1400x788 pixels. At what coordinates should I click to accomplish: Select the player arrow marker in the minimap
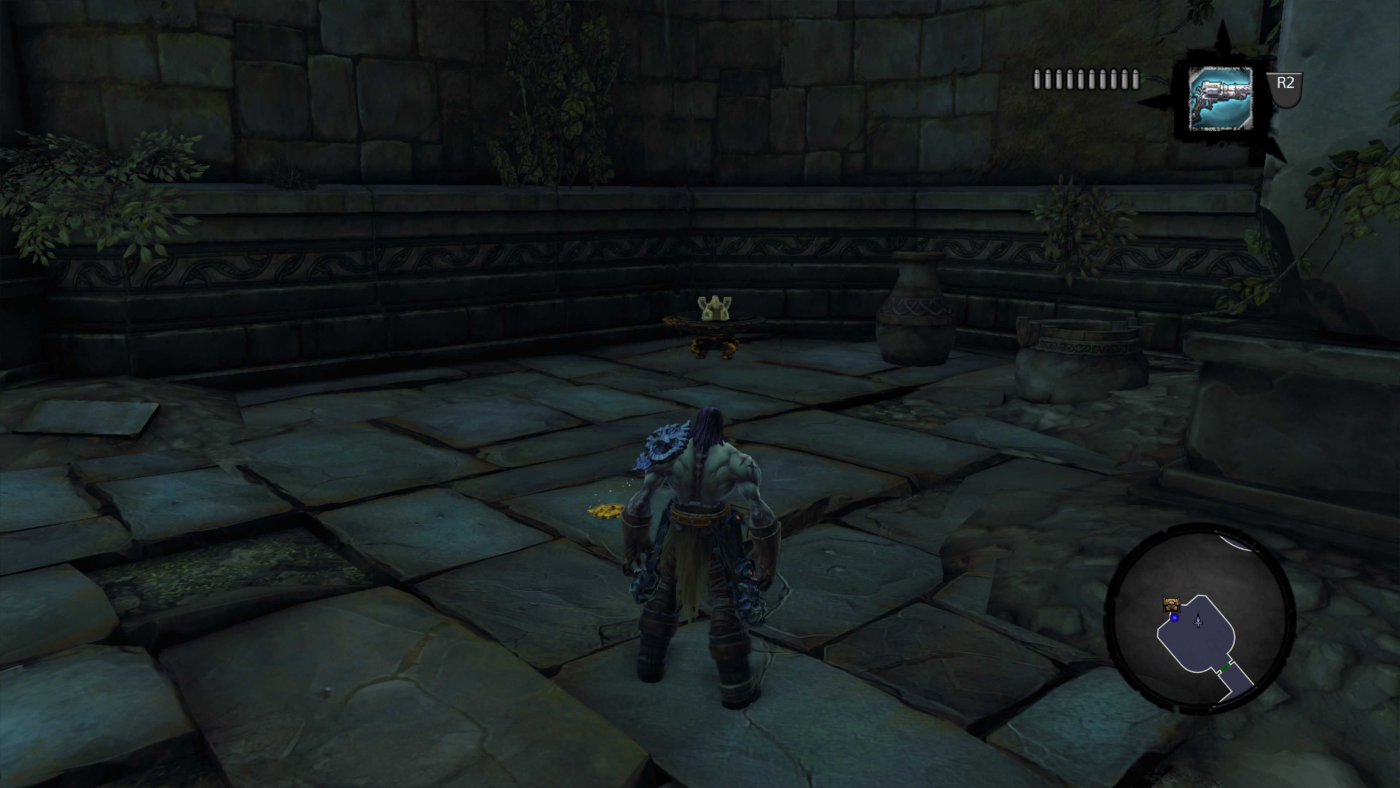point(1198,621)
